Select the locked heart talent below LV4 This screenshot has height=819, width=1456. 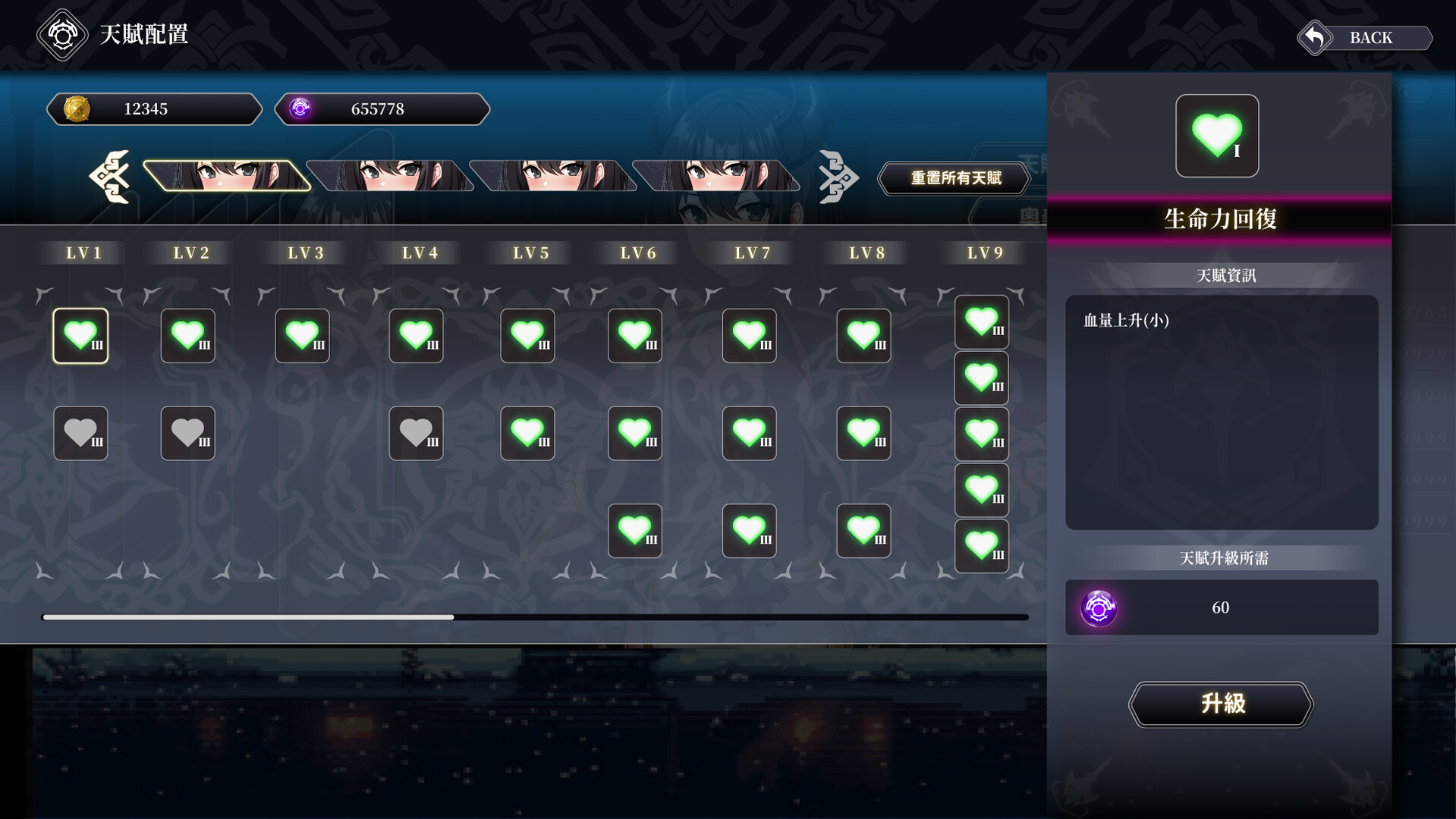tap(416, 433)
